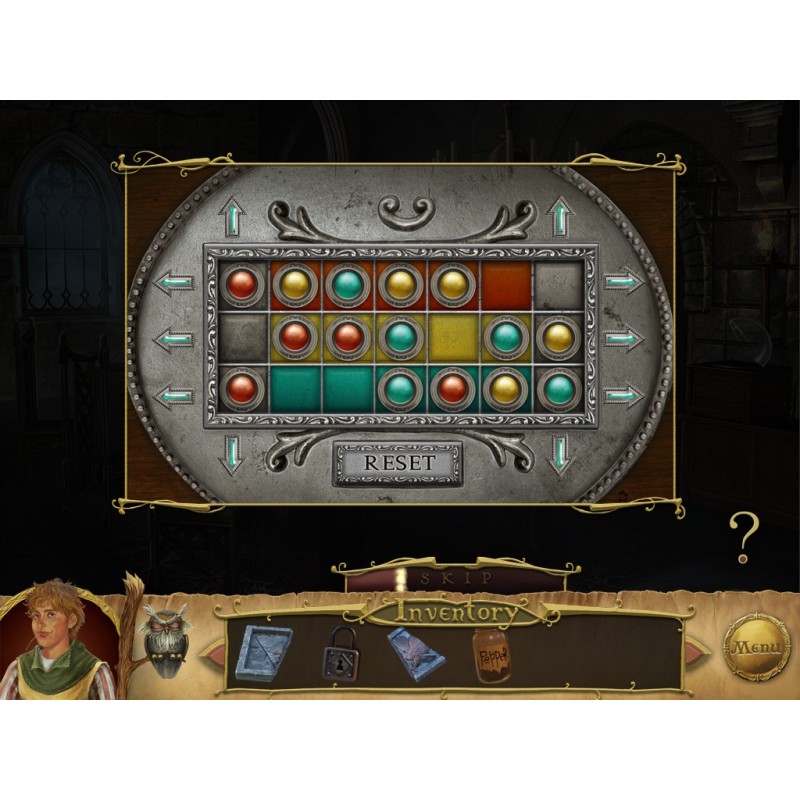Skip the puzzle with the SKIP button
The width and height of the screenshot is (800, 800).
(456, 578)
